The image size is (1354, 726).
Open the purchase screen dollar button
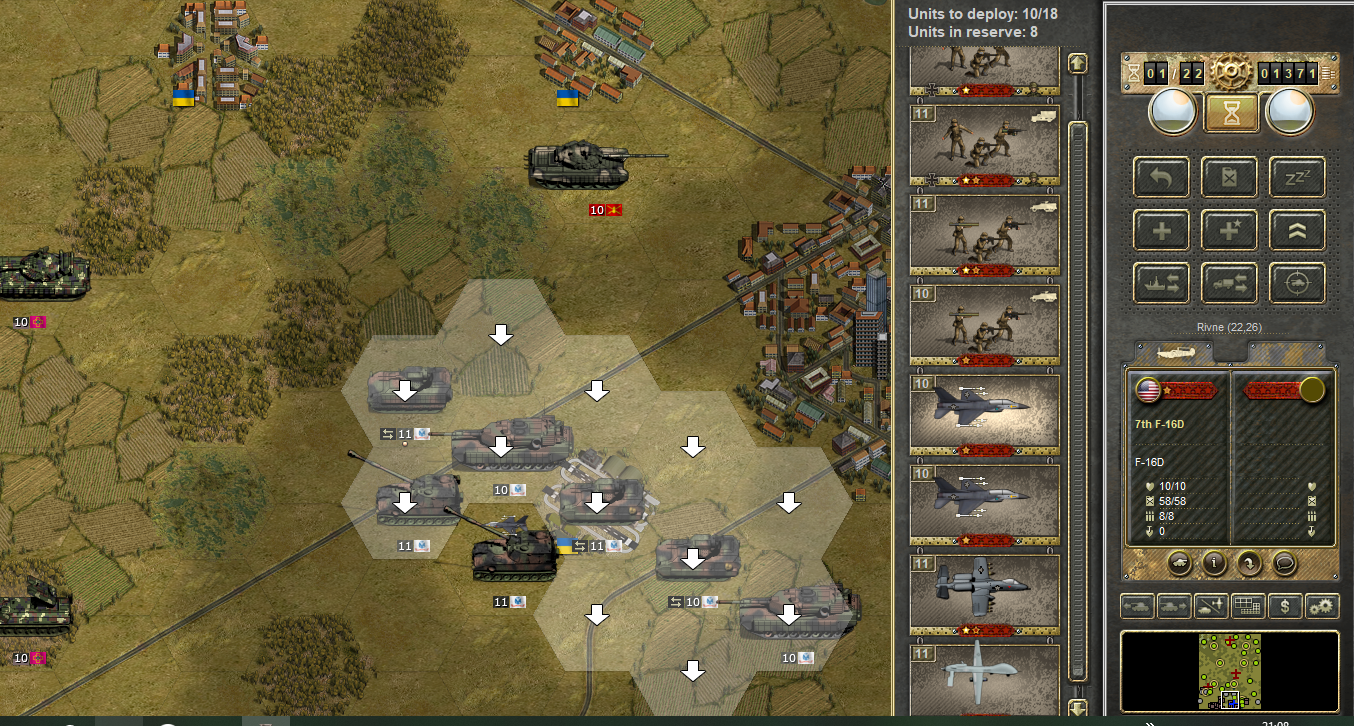(1285, 605)
